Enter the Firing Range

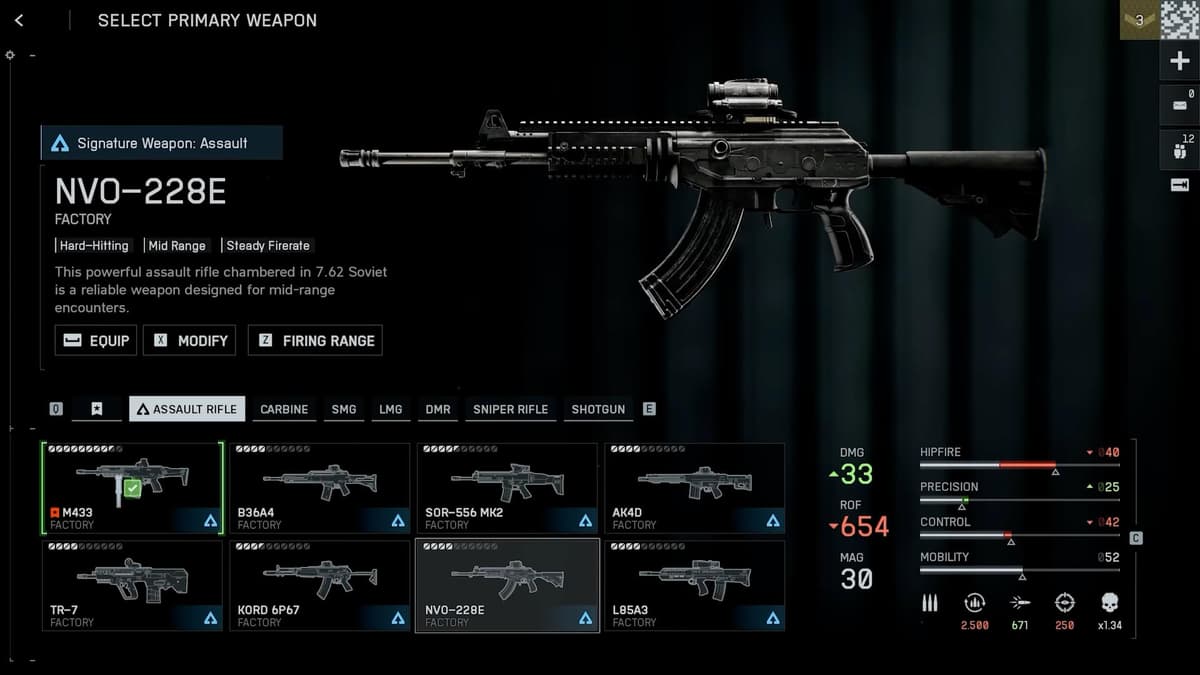[x=315, y=340]
